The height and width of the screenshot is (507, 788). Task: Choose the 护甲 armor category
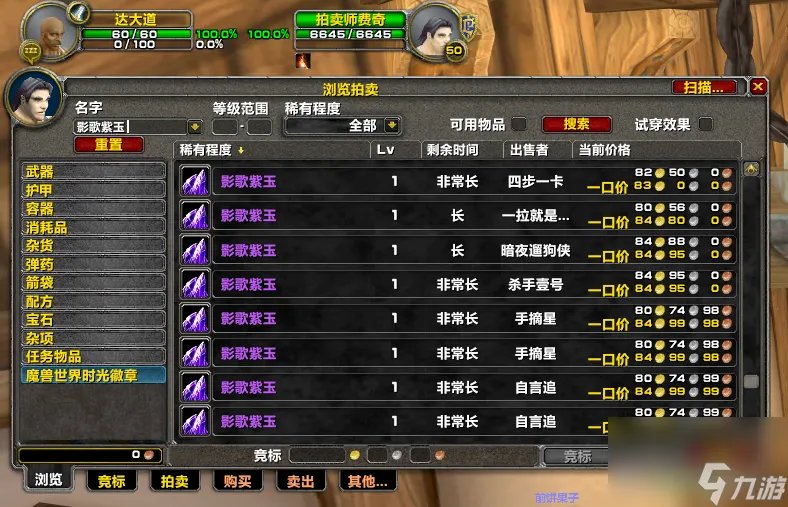point(94,190)
